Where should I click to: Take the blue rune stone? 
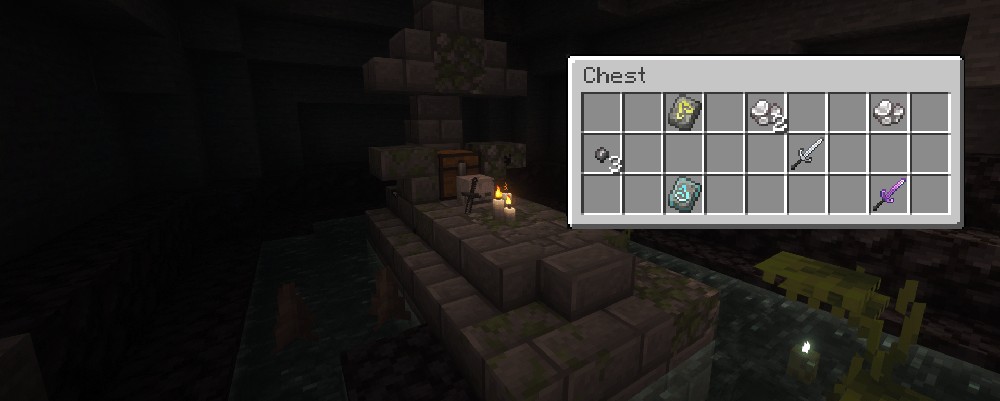point(684,194)
